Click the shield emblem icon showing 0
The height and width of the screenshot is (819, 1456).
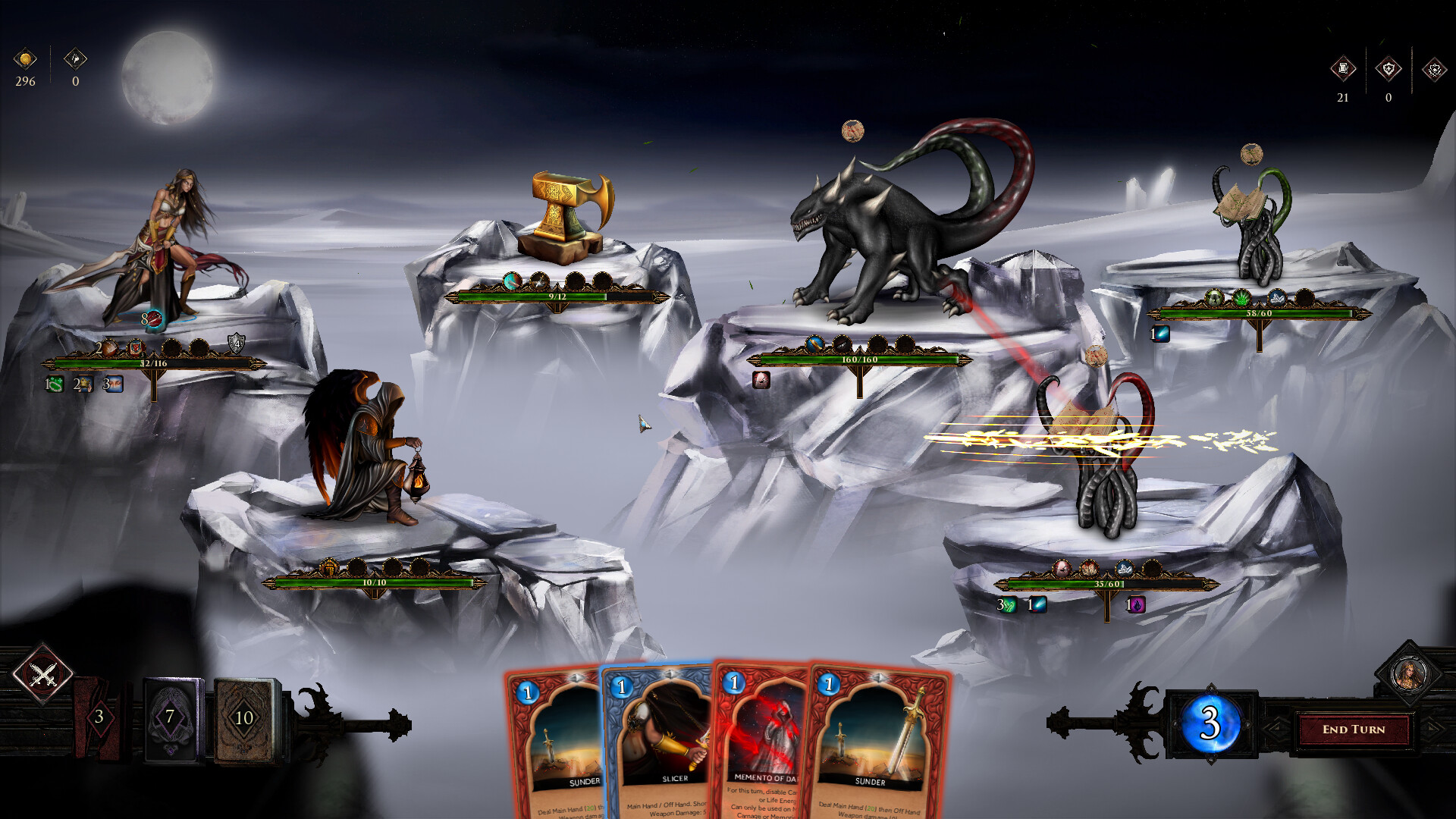[x=1389, y=67]
